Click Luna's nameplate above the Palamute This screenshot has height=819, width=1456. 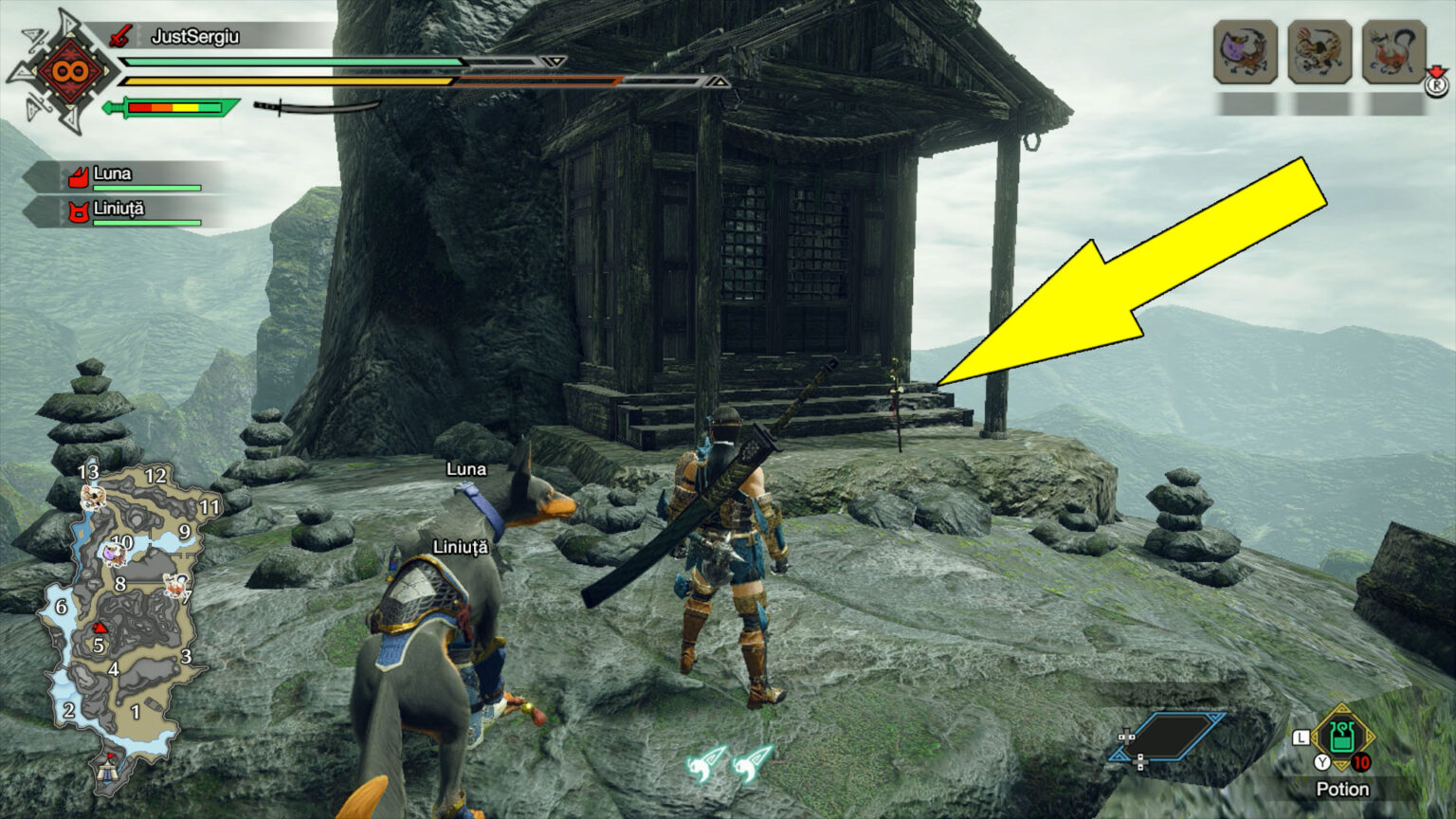tap(467, 468)
